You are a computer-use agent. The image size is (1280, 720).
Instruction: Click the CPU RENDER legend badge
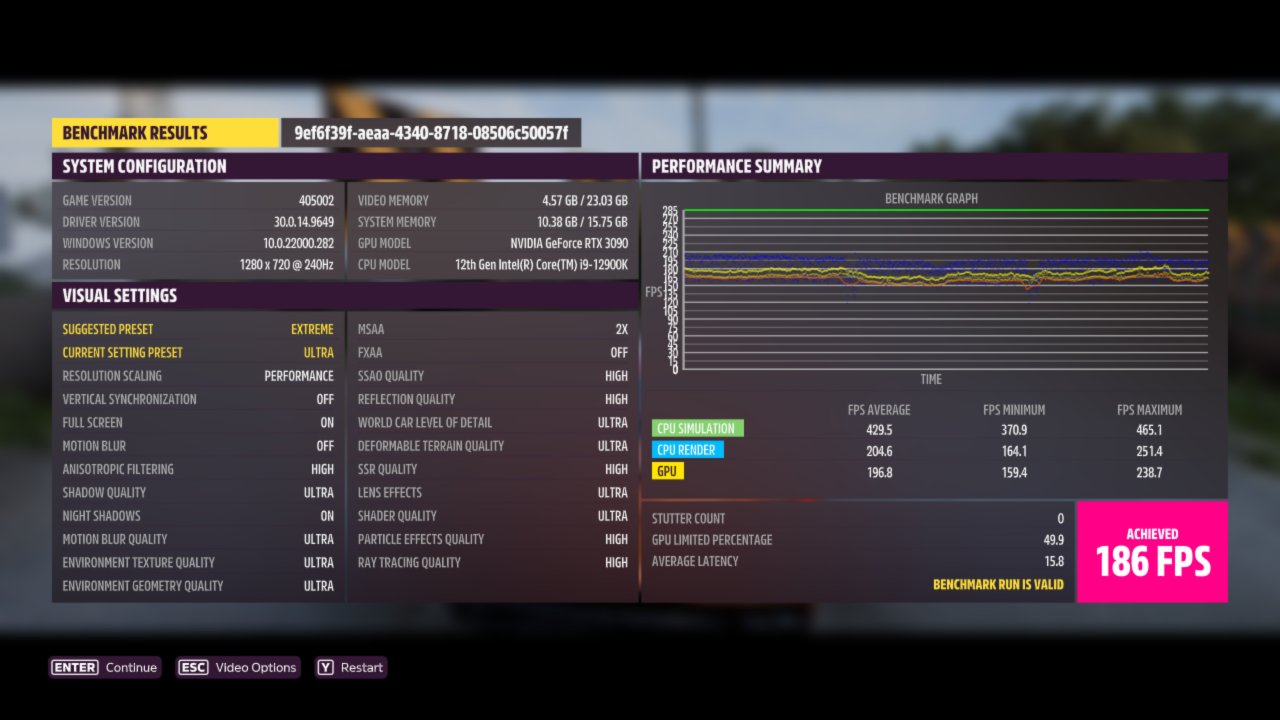pos(688,449)
